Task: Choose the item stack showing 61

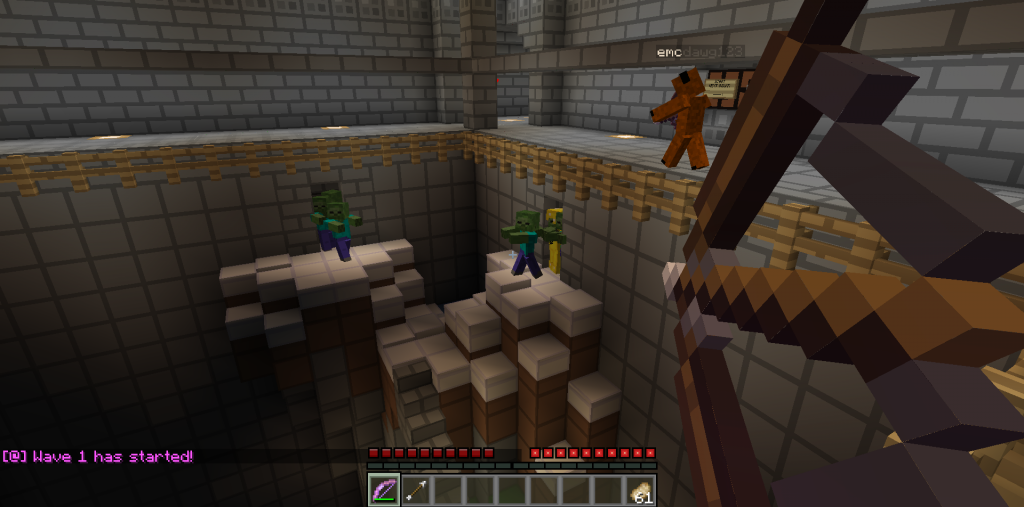Action: point(640,490)
